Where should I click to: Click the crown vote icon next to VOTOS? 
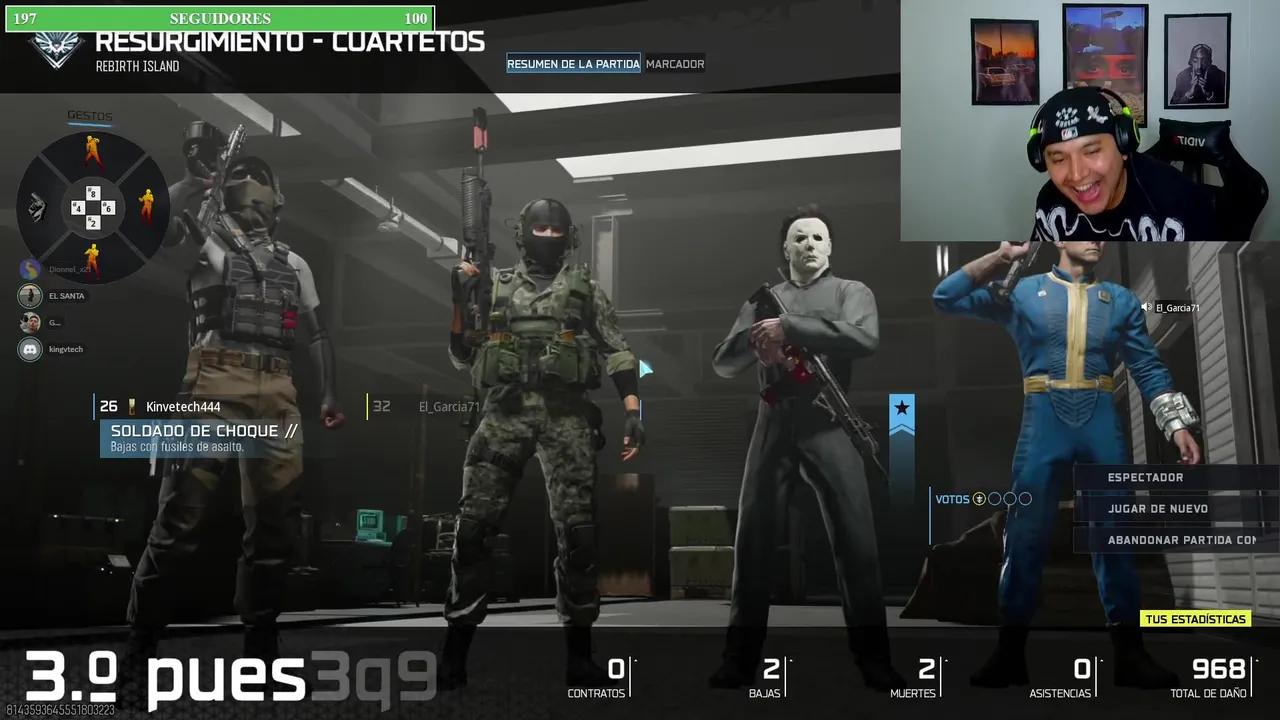coord(979,498)
